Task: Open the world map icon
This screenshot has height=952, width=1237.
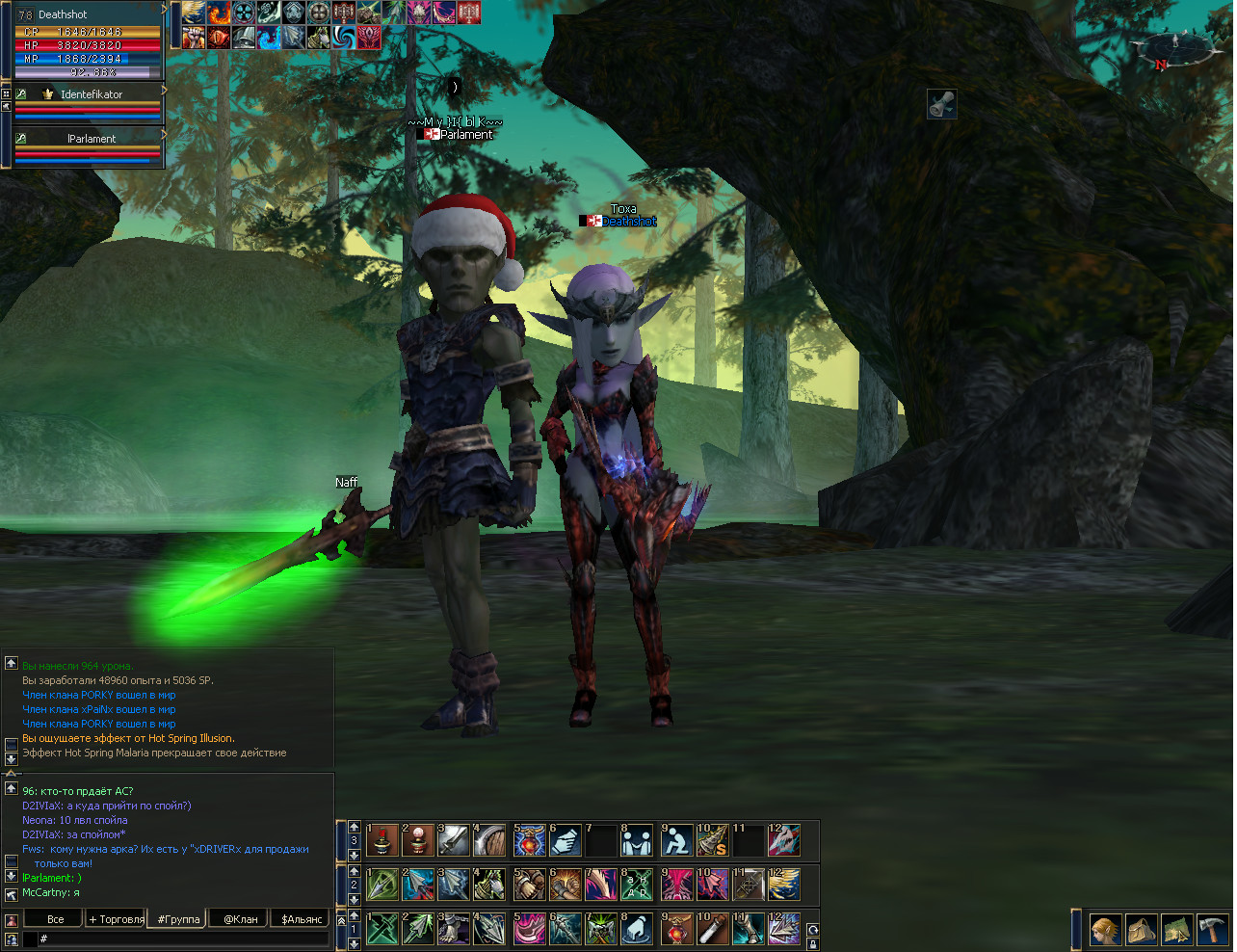Action: tap(1176, 931)
